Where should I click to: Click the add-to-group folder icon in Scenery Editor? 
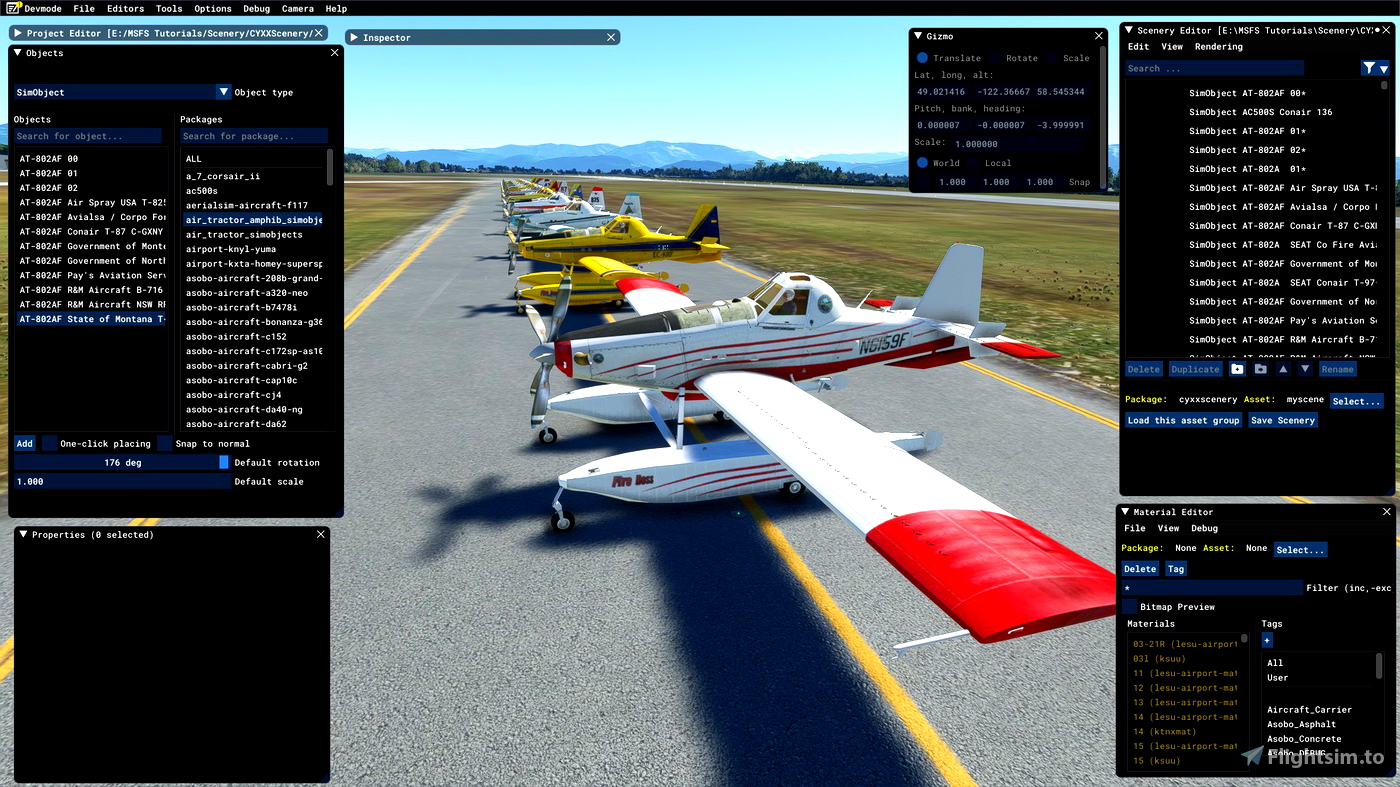1237,369
